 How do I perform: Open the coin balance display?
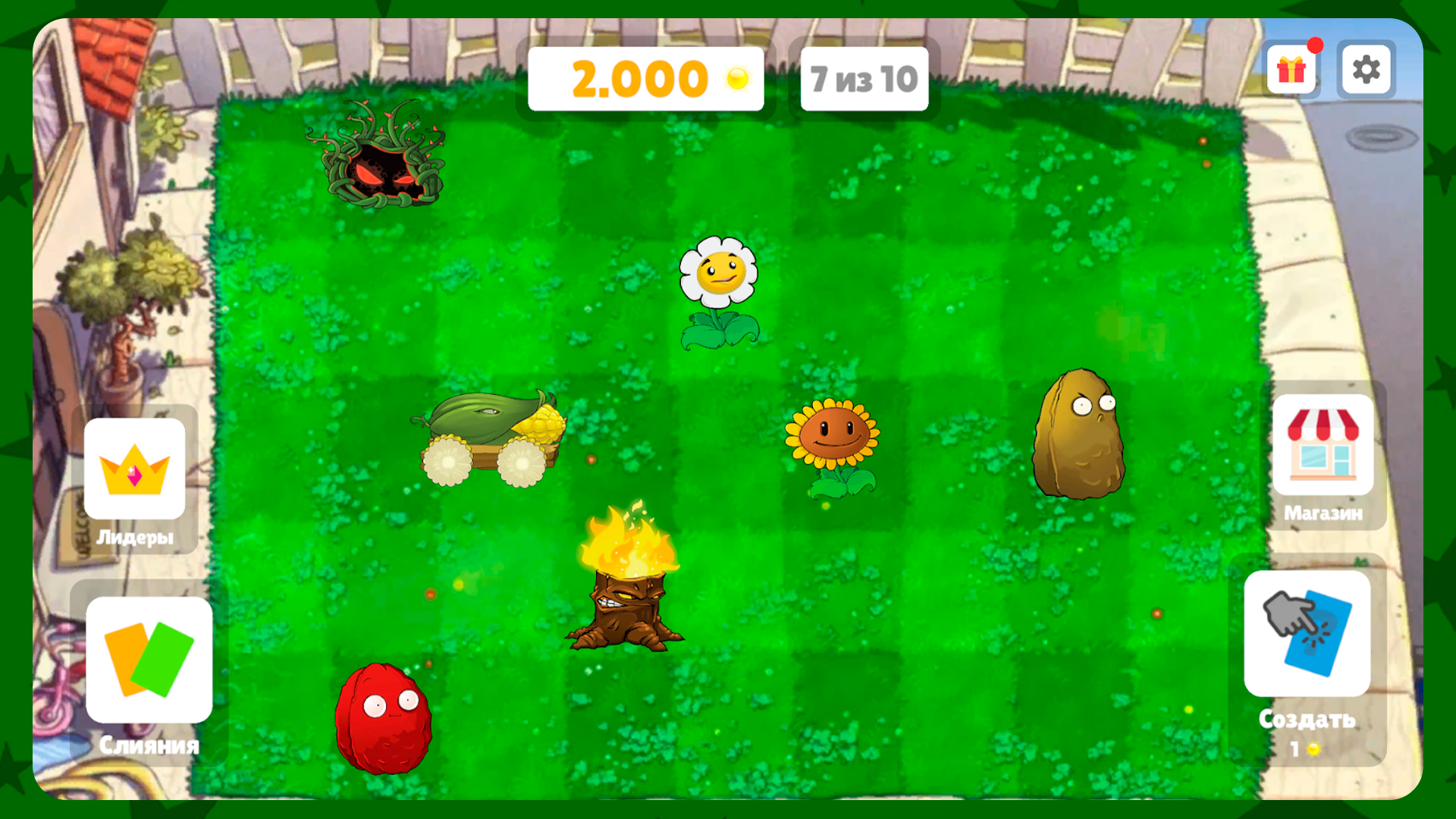(647, 77)
